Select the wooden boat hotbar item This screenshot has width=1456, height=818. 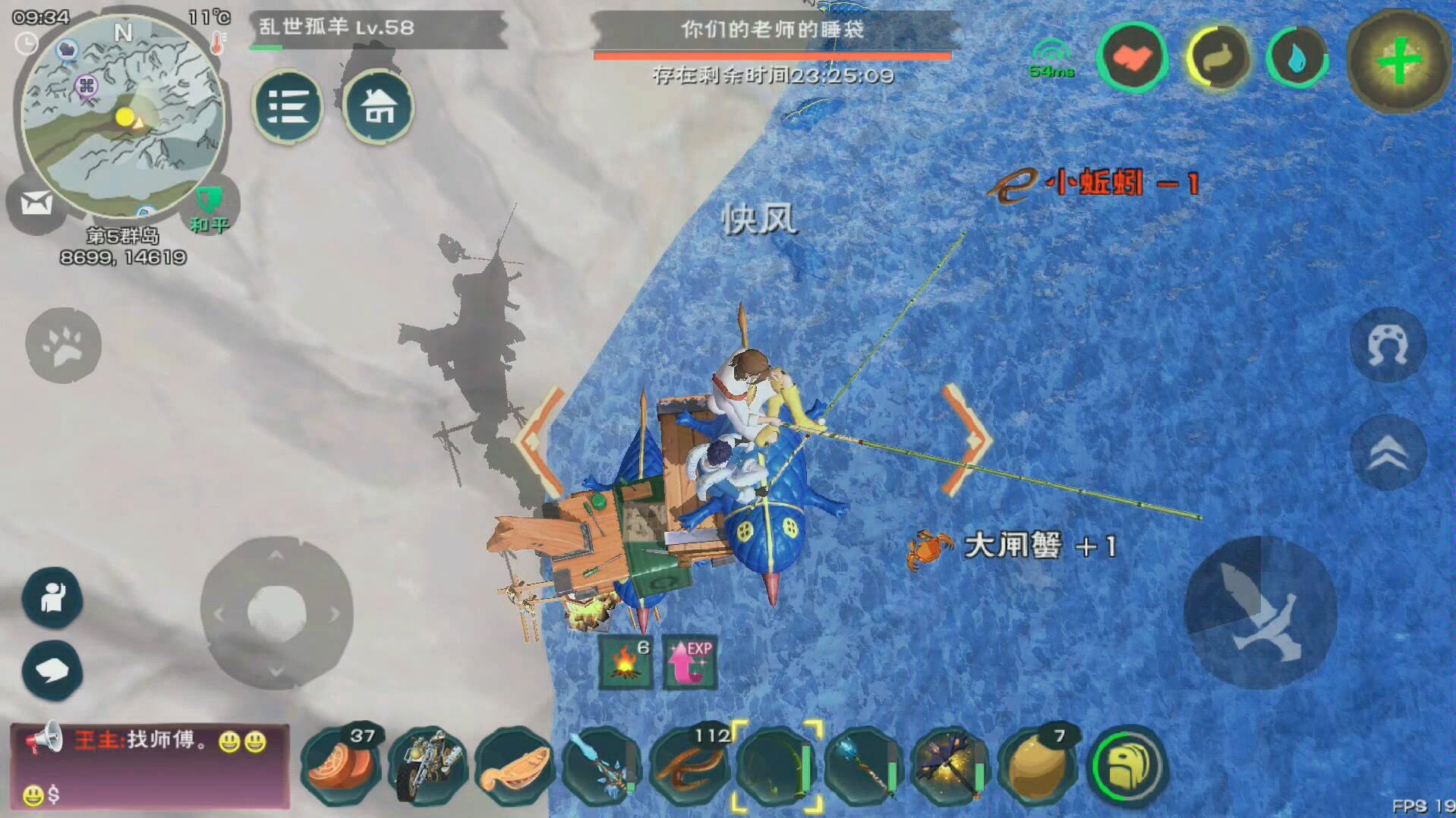point(518,766)
